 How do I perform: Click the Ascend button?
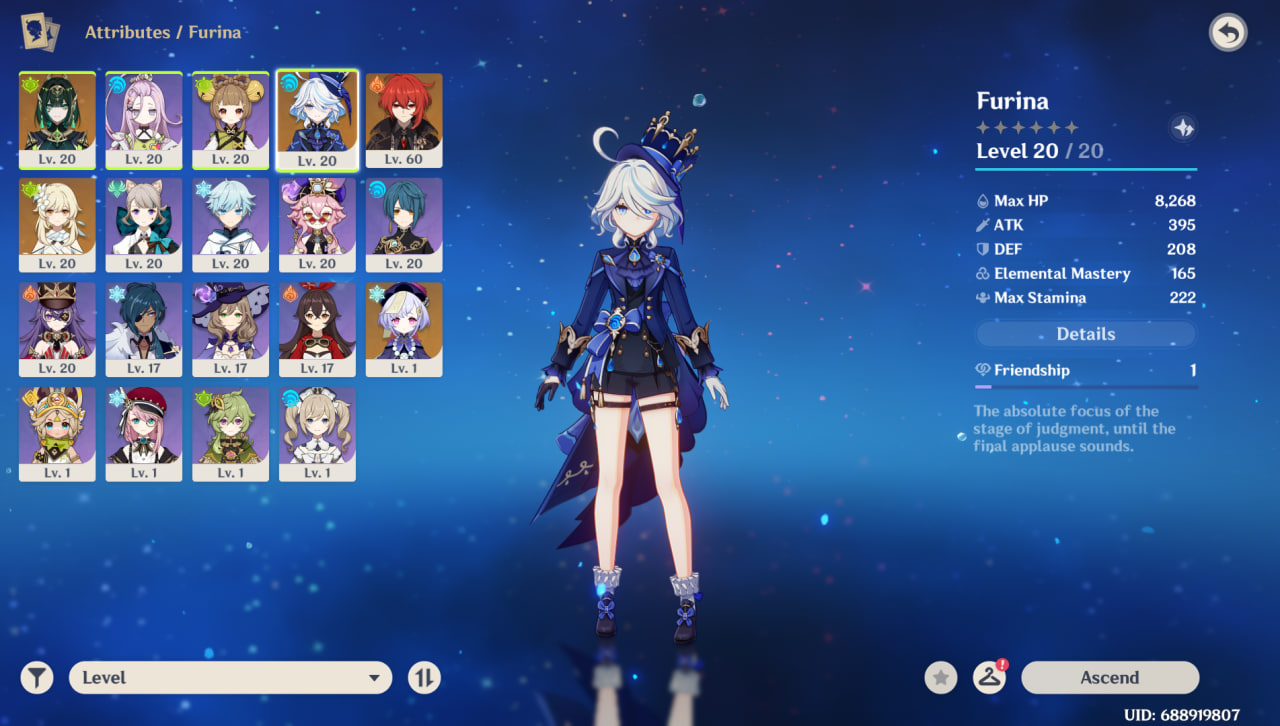[x=1109, y=677]
